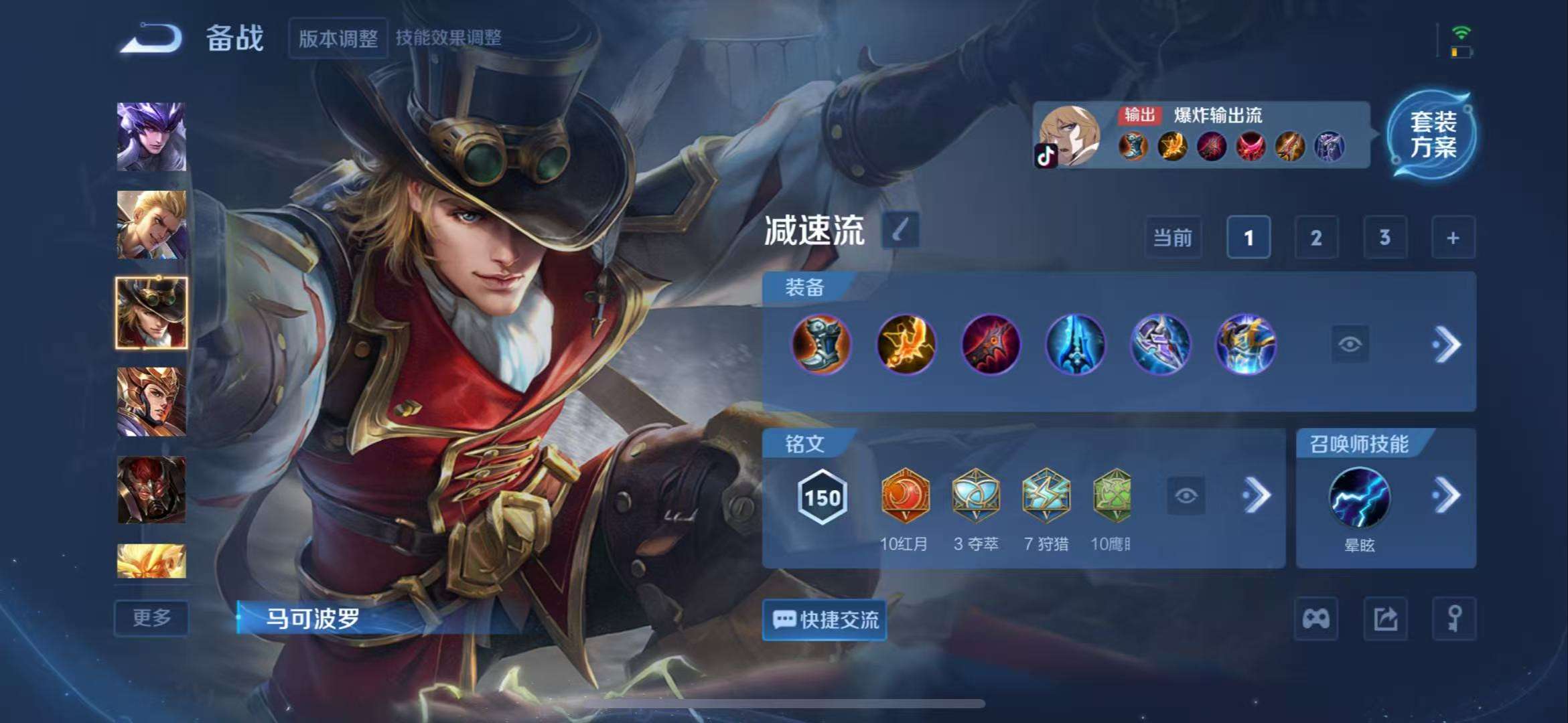This screenshot has width=1568, height=723.
Task: Switch to the 版本调整 tab
Action: (x=338, y=38)
